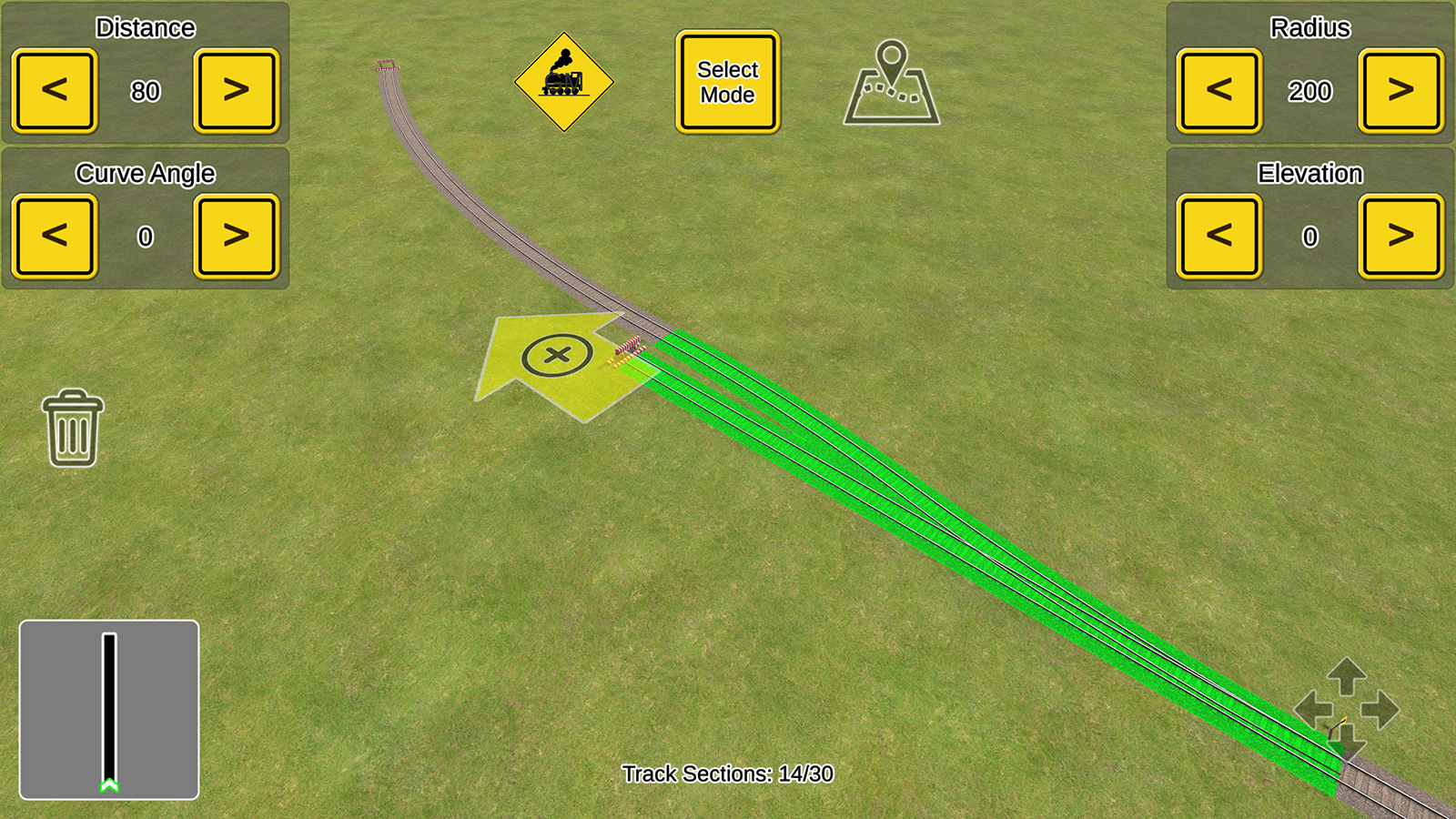The width and height of the screenshot is (1456, 819).
Task: Increase the Distance value
Action: coord(236,90)
